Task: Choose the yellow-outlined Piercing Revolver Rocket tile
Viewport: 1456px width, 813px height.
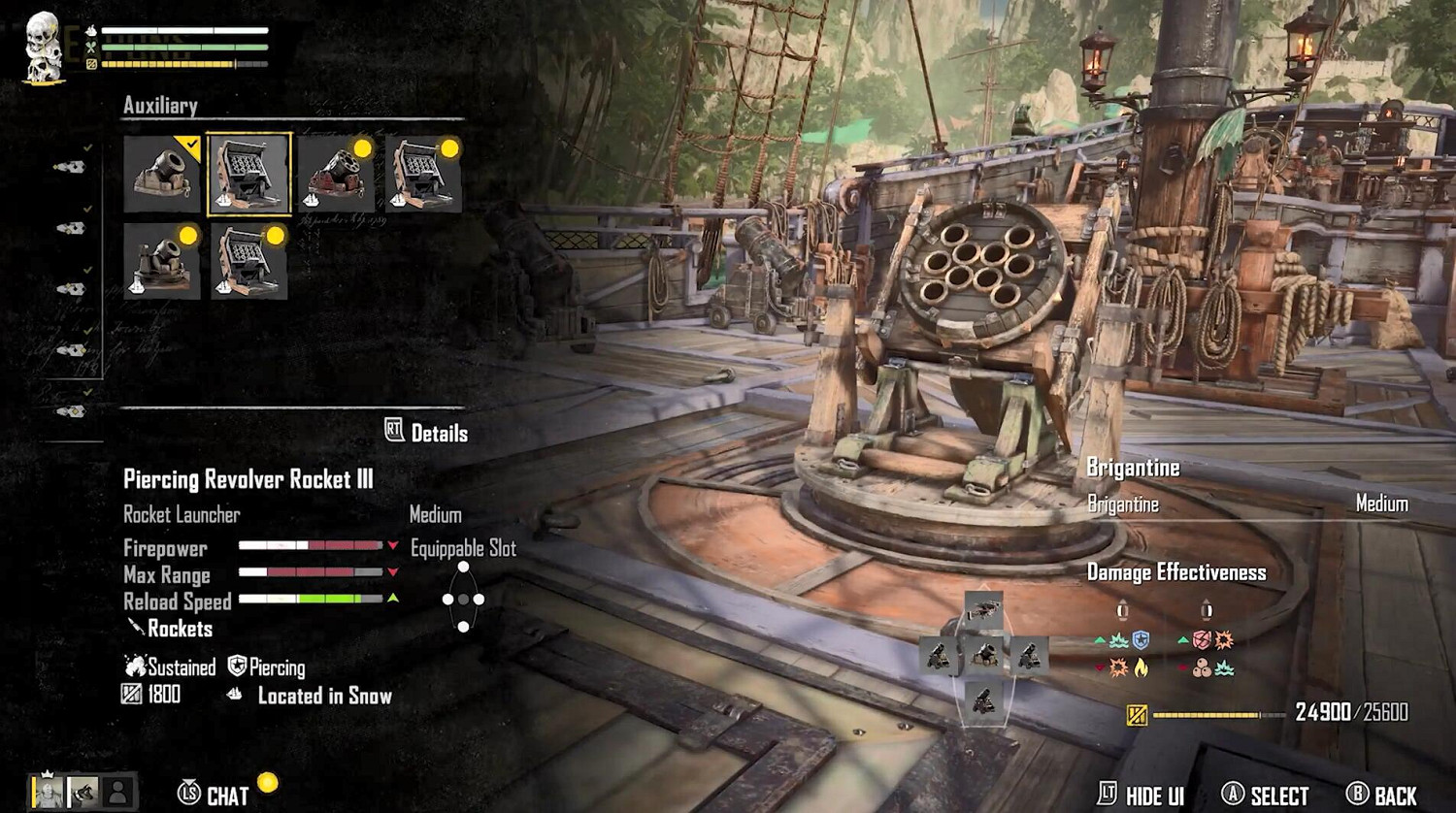Action: (249, 175)
